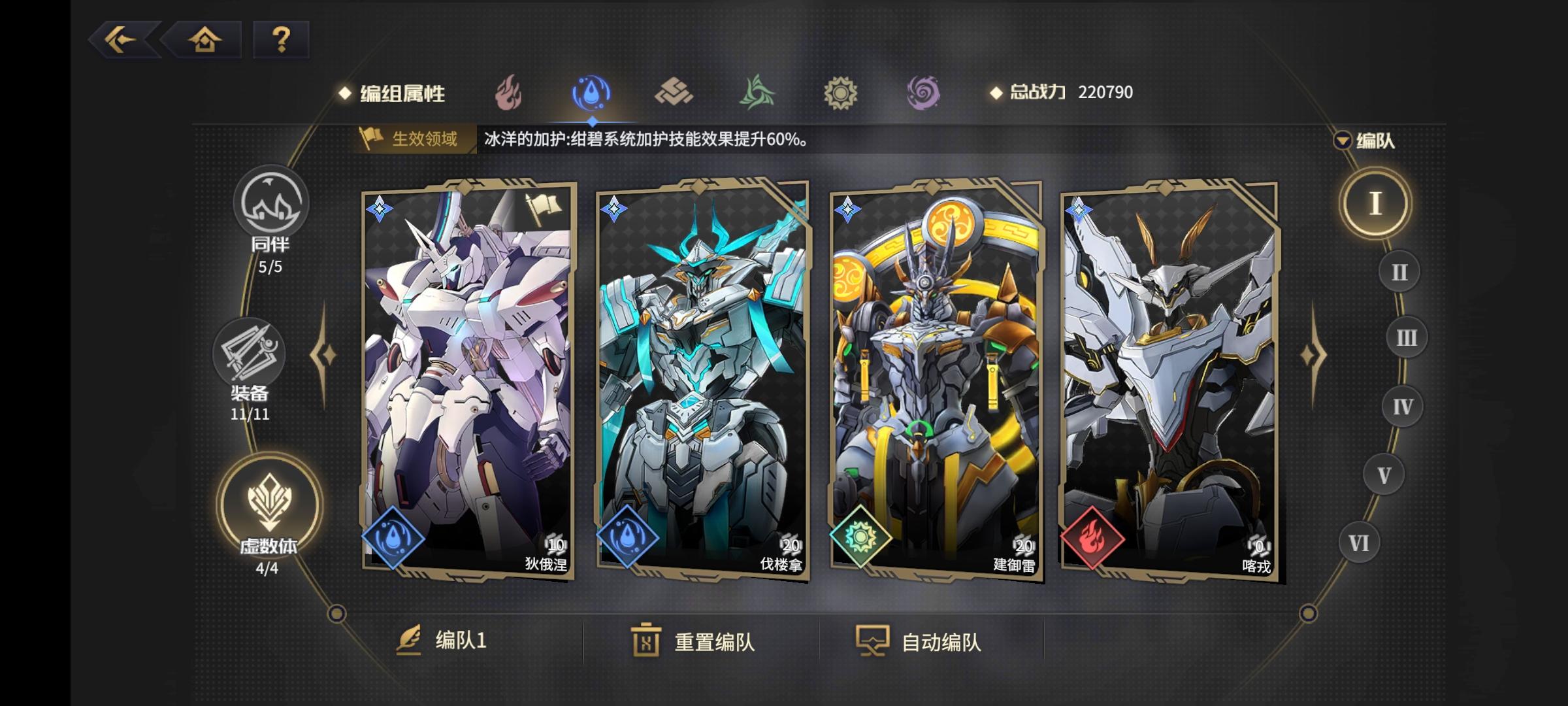The image size is (1568, 706).
Task: Select team tab I on the right ring
Action: pyautogui.click(x=1377, y=204)
